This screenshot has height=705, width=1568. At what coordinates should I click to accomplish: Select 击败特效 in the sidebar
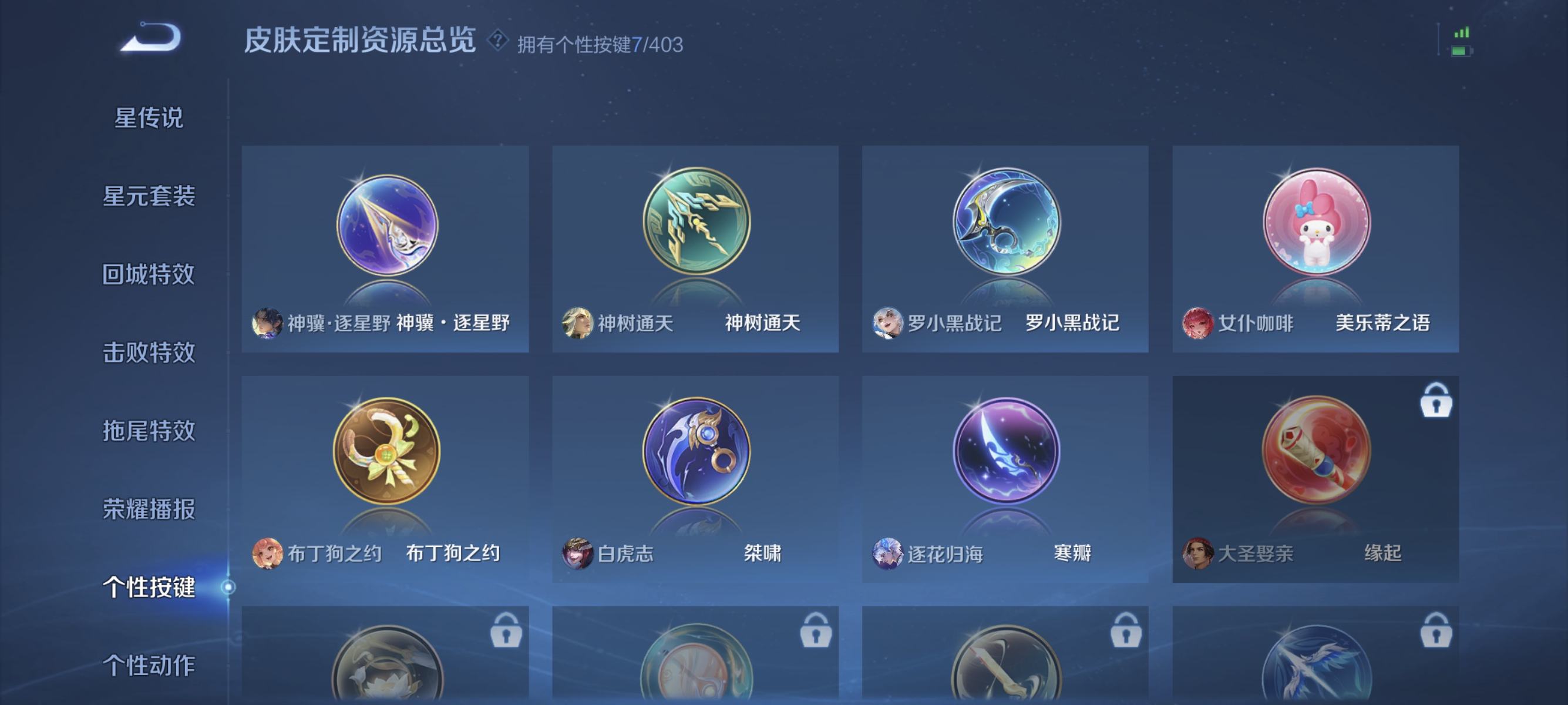(150, 352)
